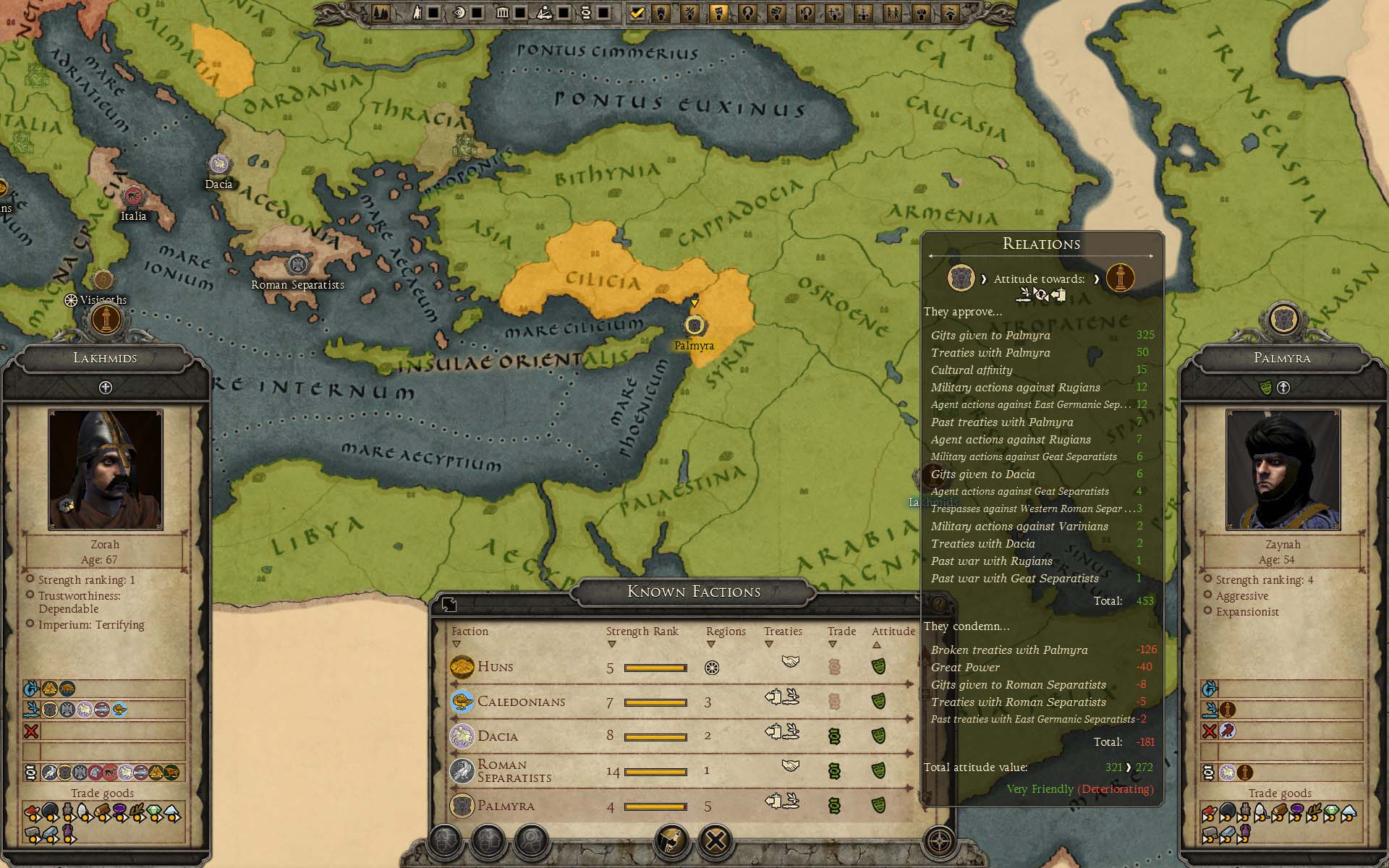Choose Dacia in the Known Factions list

(x=498, y=736)
